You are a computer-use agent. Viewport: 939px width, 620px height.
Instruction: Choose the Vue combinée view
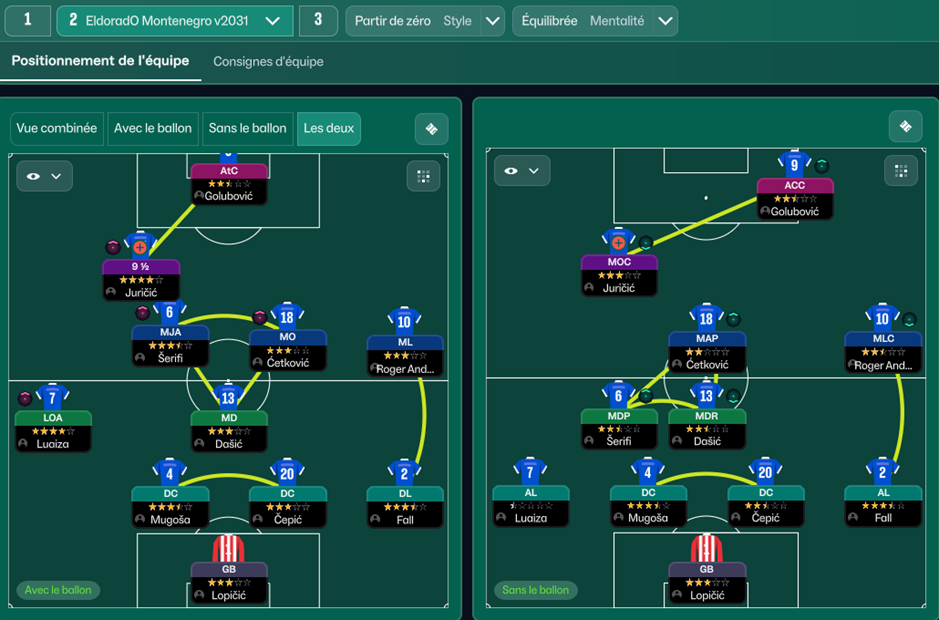tap(57, 128)
